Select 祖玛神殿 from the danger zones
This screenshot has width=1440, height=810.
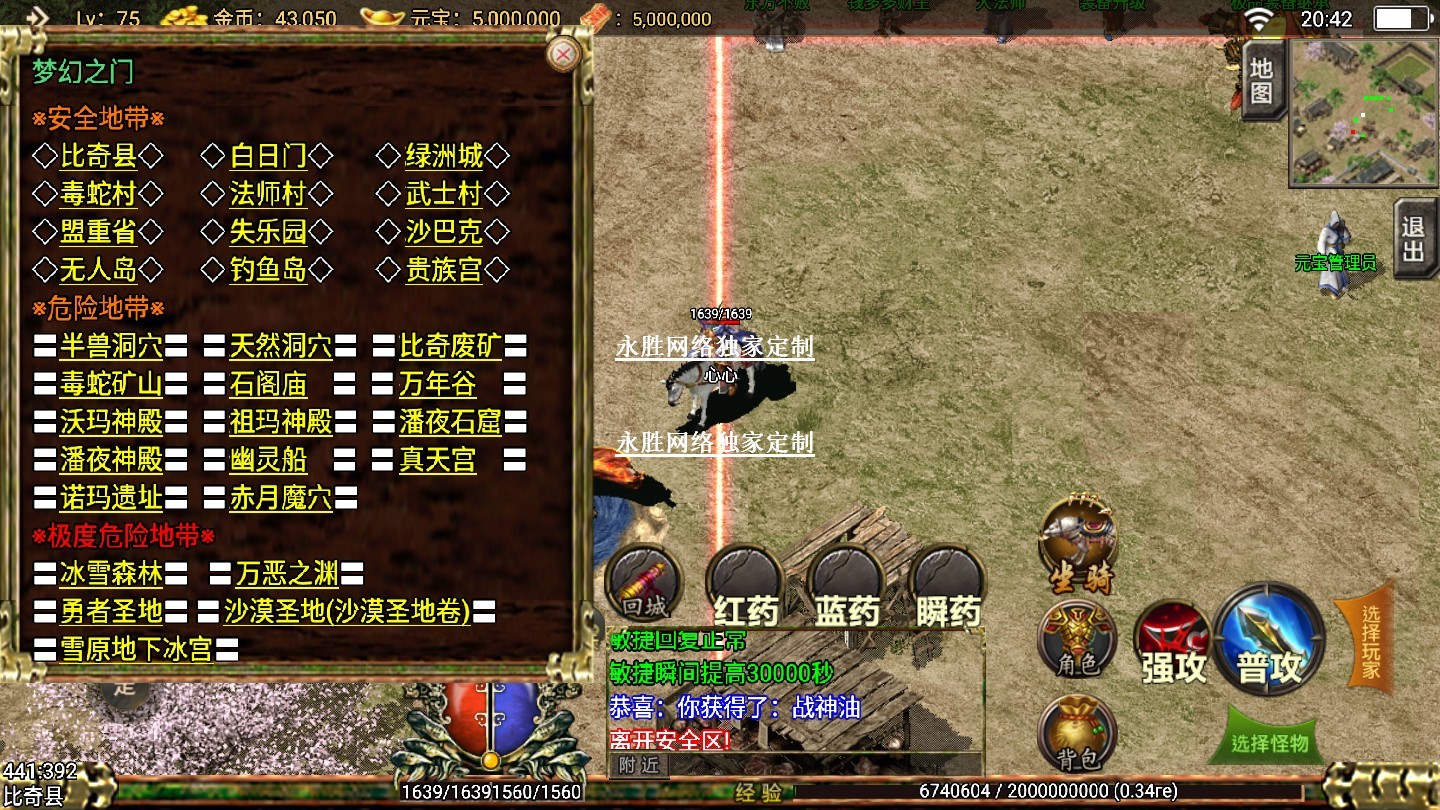pos(280,422)
